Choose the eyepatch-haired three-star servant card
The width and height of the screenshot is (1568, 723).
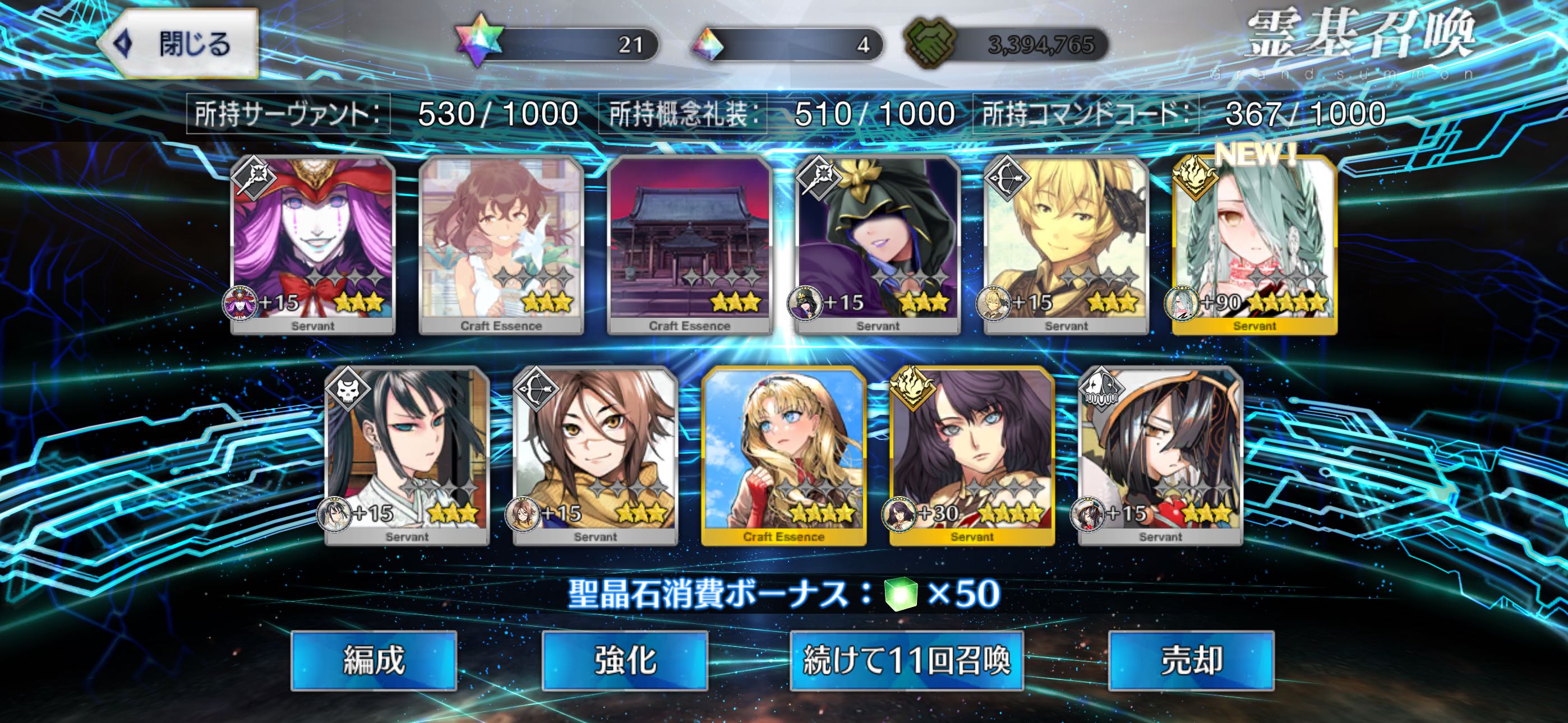(1160, 456)
